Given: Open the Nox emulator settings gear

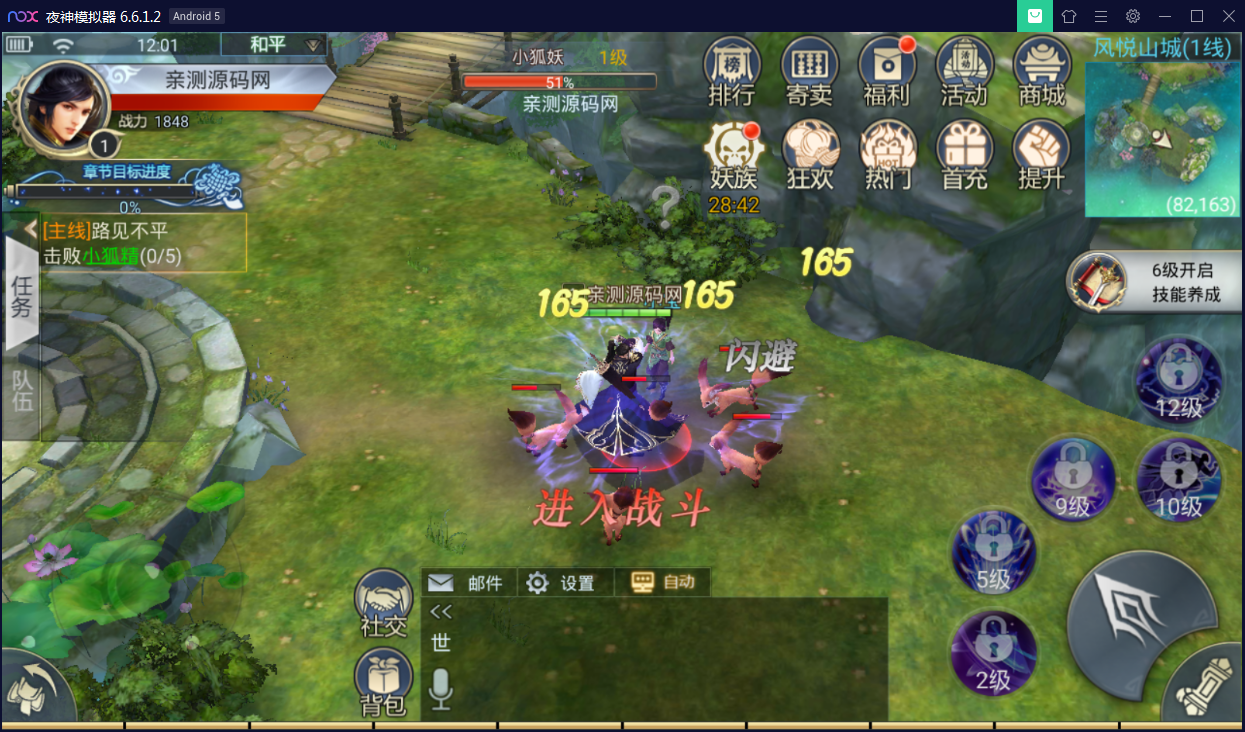Looking at the screenshot, I should (1132, 16).
